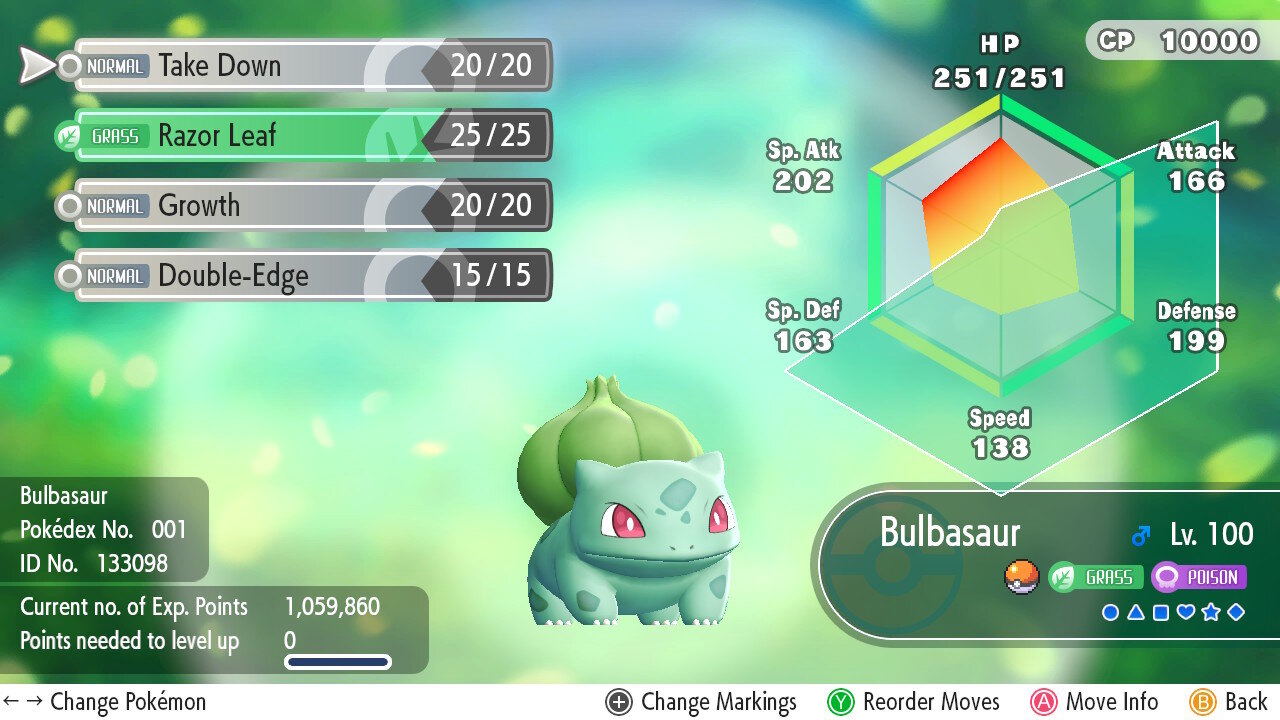Choose the Razor Leaf move
Screen dimensions: 1280x720
pos(310,136)
